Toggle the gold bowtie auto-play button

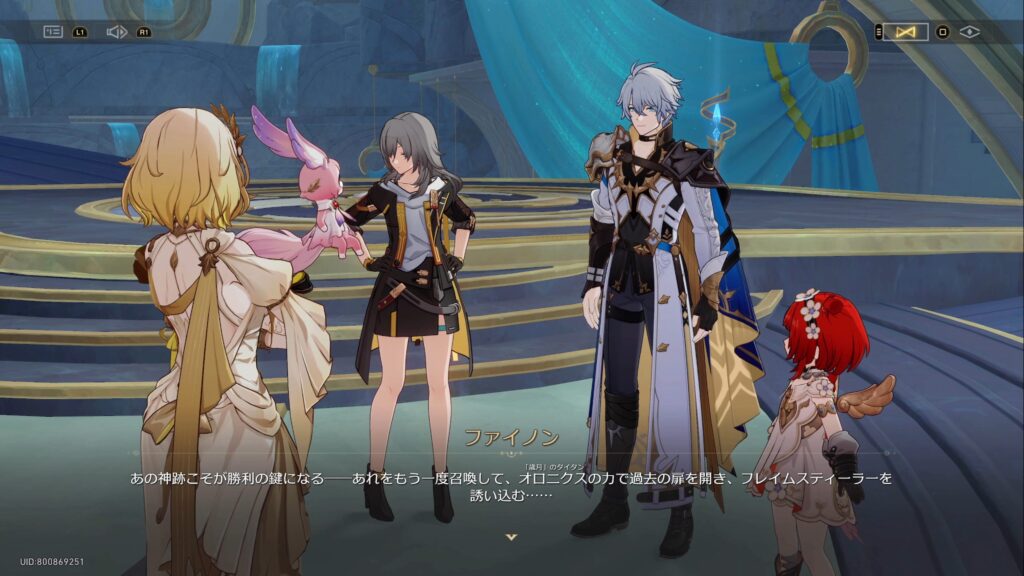tap(906, 32)
